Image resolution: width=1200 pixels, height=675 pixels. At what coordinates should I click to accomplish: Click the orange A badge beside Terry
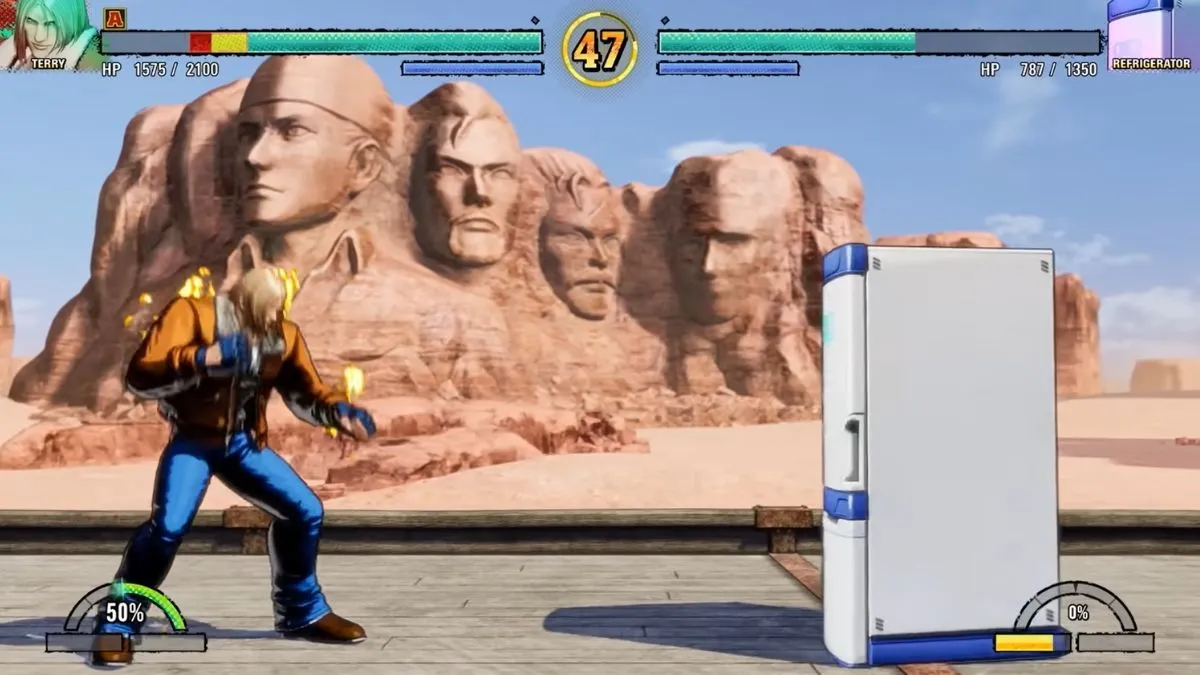pos(115,17)
